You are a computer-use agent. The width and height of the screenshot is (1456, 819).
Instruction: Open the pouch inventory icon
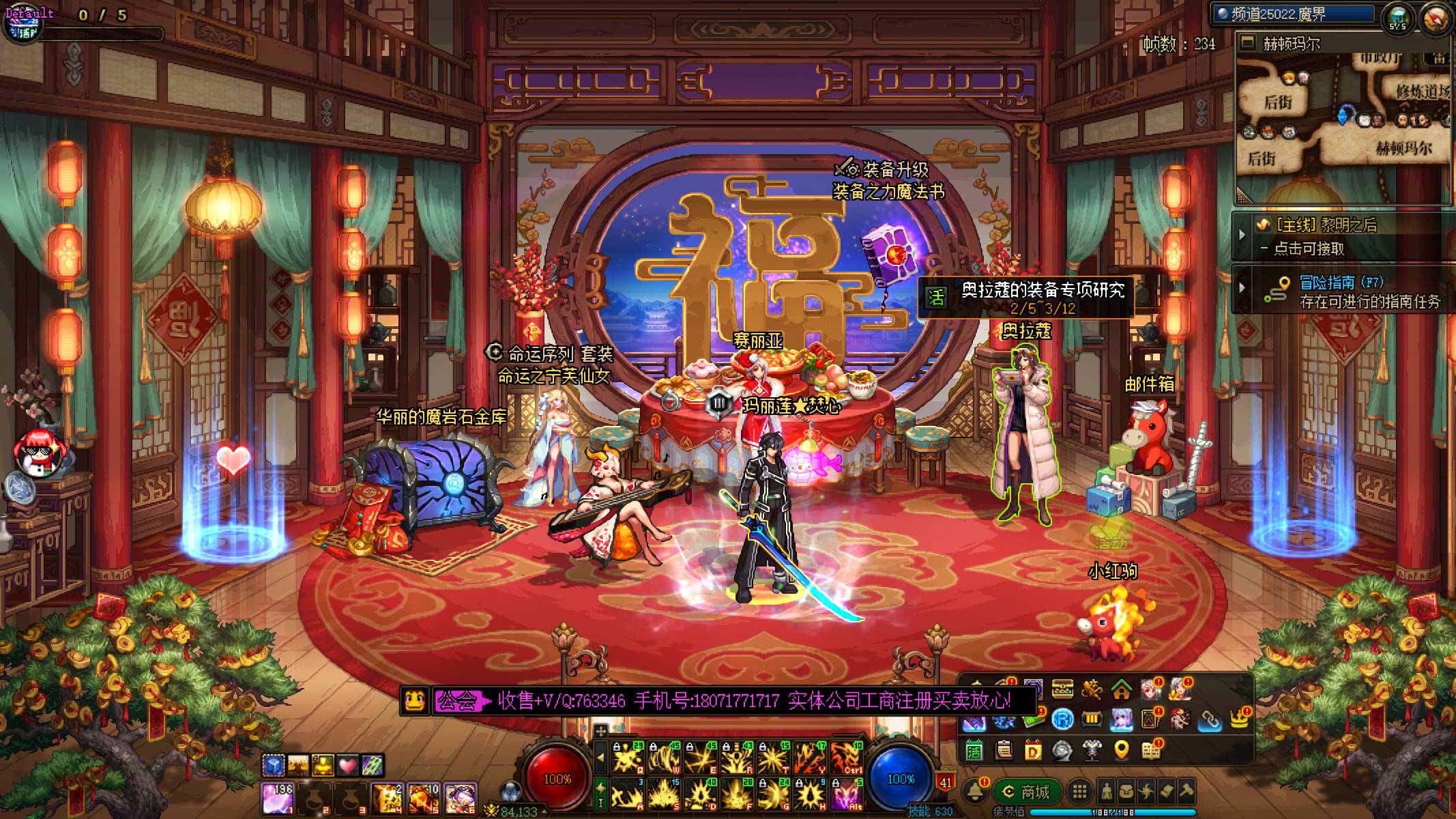[1126, 792]
